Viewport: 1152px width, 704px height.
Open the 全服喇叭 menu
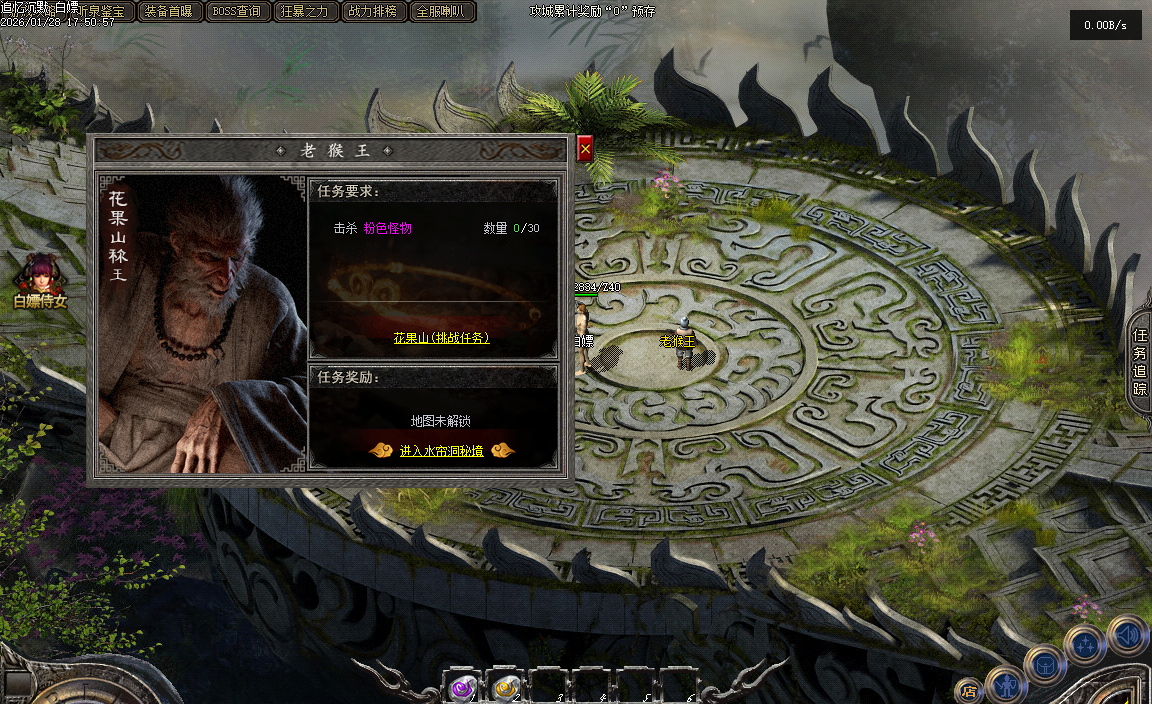click(x=442, y=12)
